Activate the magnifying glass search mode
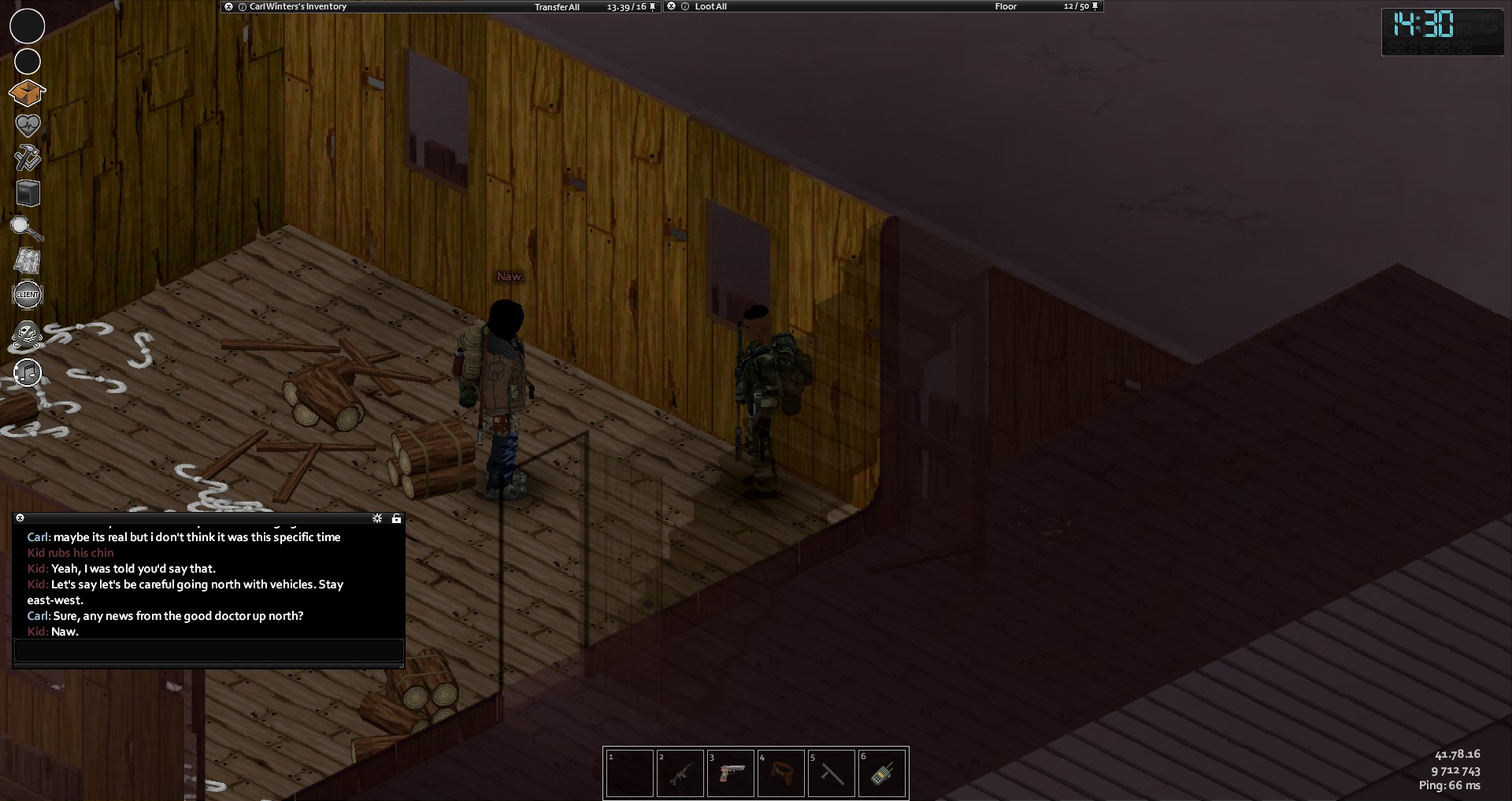 point(26,228)
